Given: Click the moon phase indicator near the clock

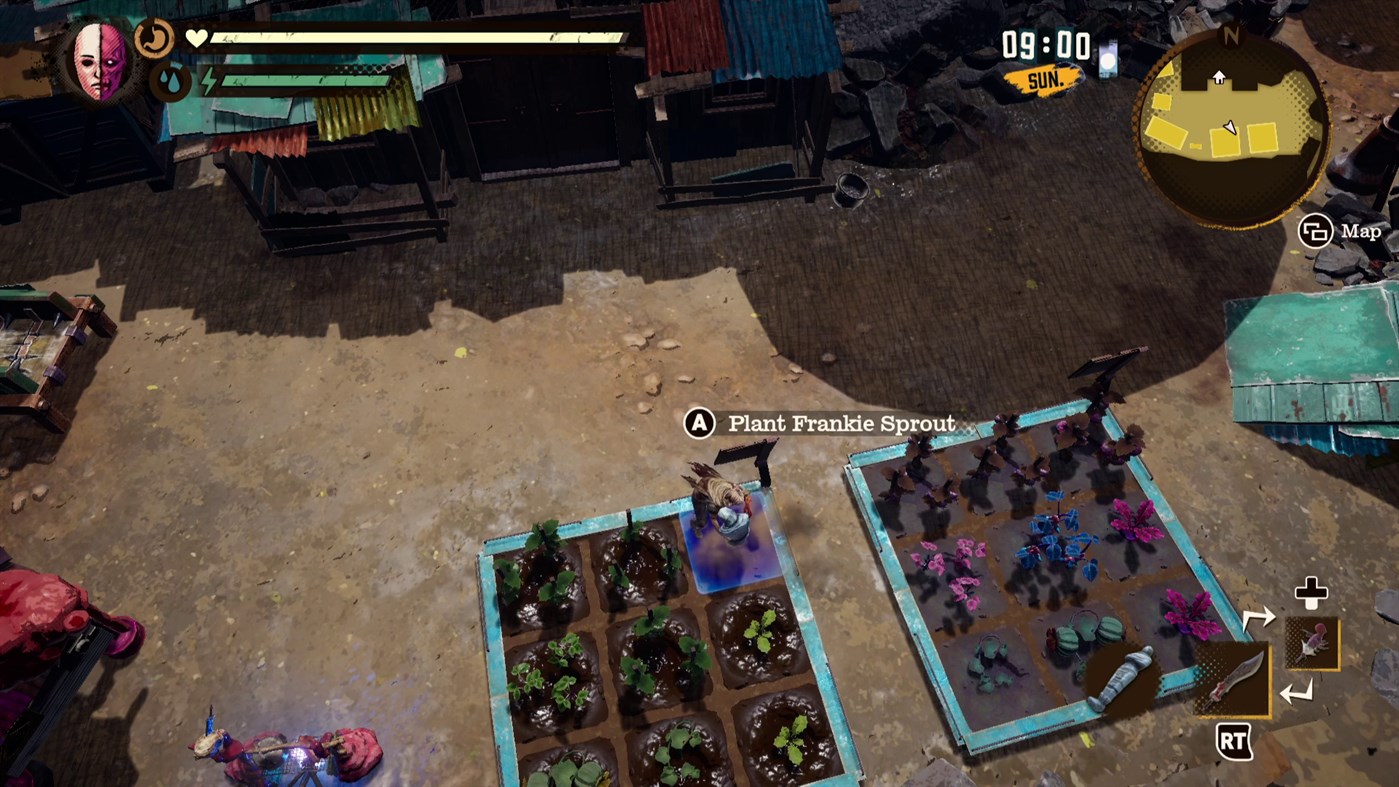Looking at the screenshot, I should (1107, 59).
